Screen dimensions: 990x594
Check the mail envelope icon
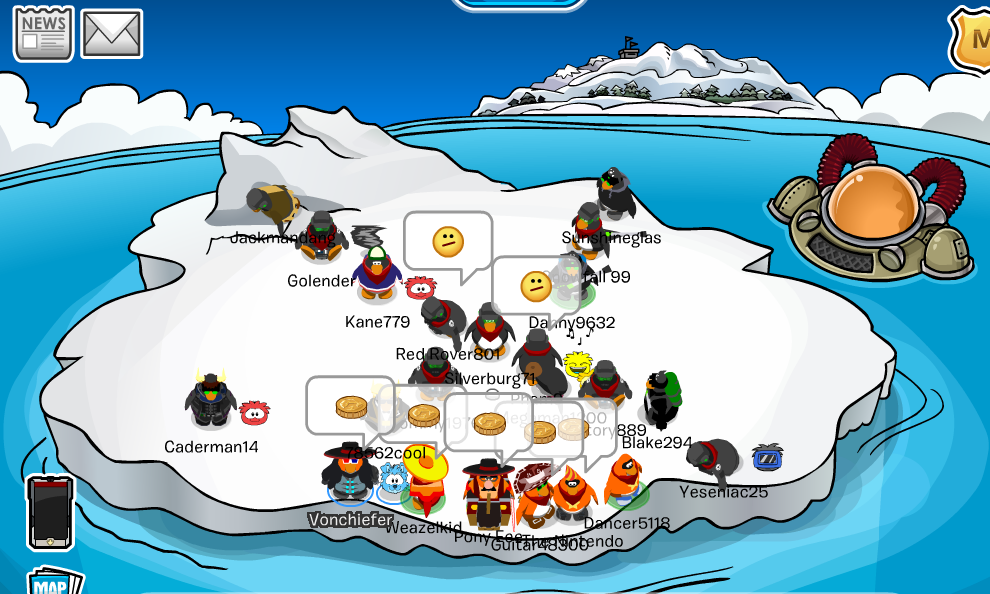[111, 34]
